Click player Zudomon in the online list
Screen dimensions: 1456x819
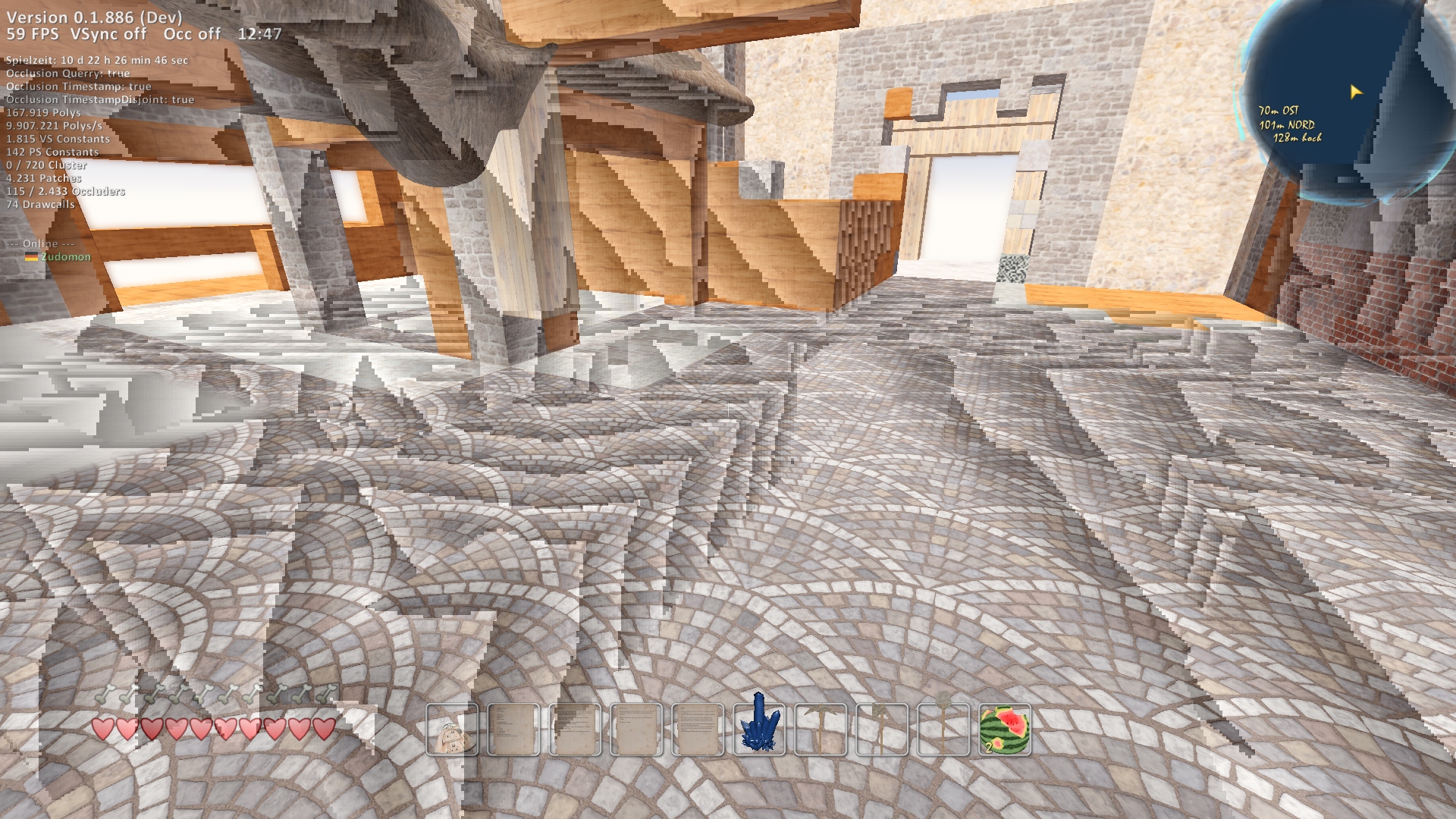pyautogui.click(x=65, y=257)
